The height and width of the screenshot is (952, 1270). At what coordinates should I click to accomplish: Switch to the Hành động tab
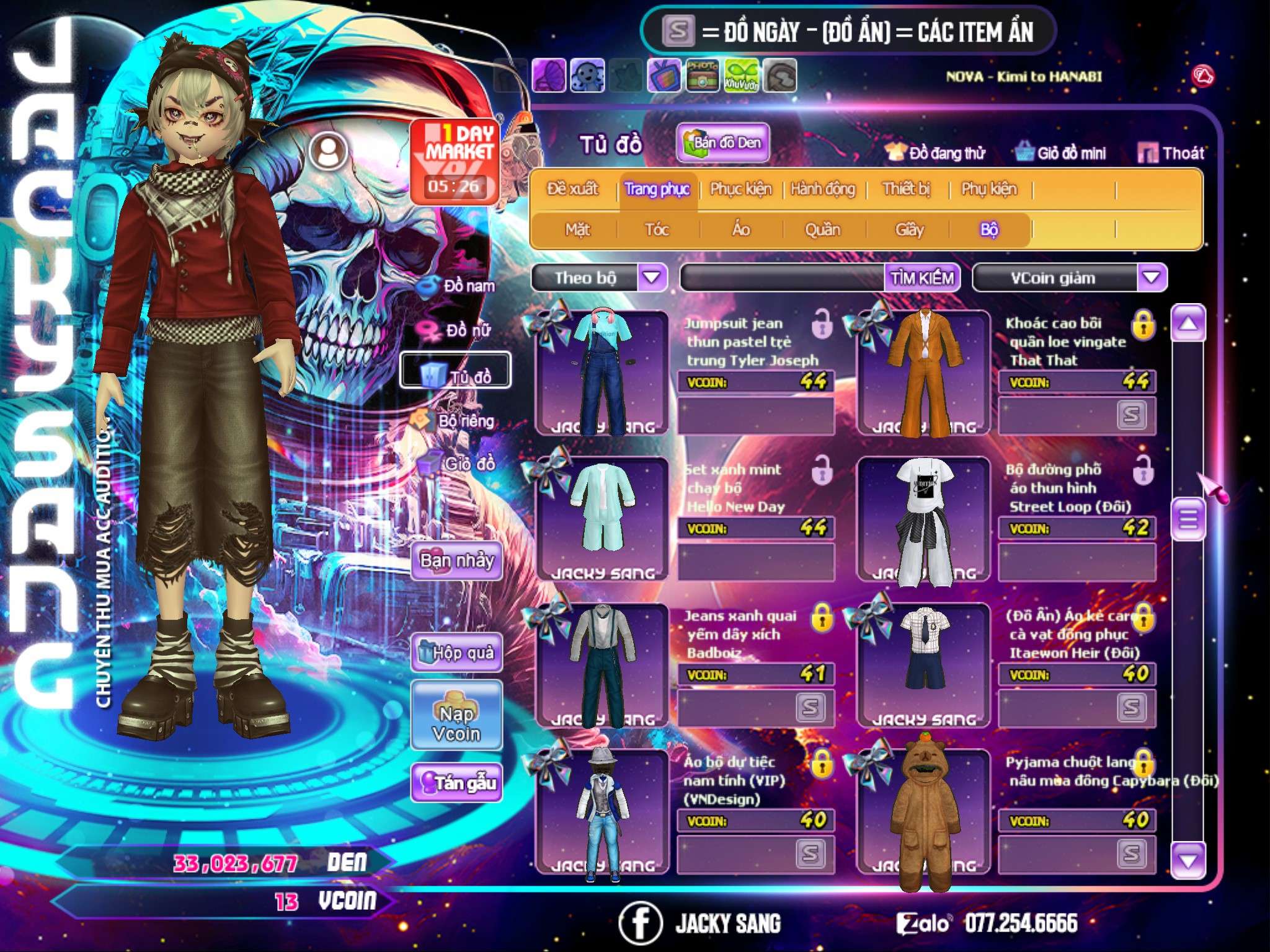822,189
